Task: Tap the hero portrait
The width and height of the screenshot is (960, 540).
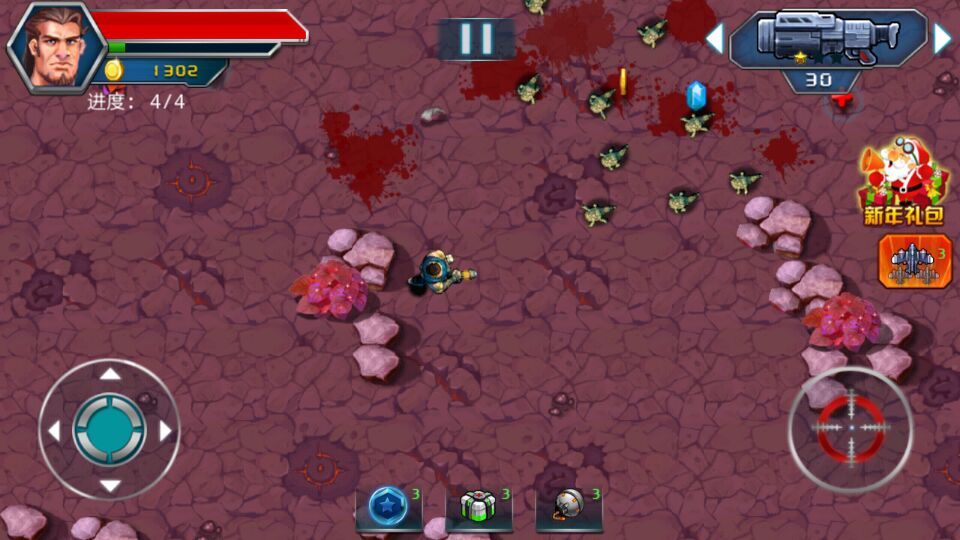Action: (x=57, y=46)
